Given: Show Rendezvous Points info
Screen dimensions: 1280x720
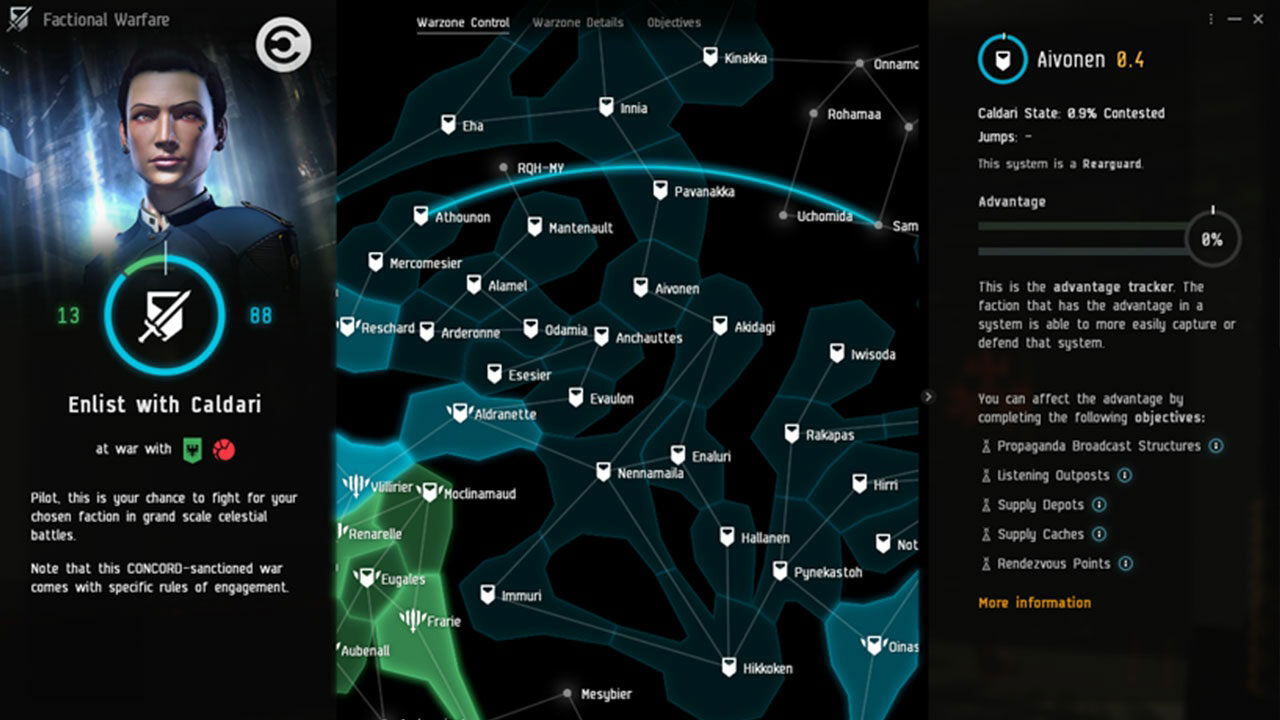Looking at the screenshot, I should point(1126,564).
